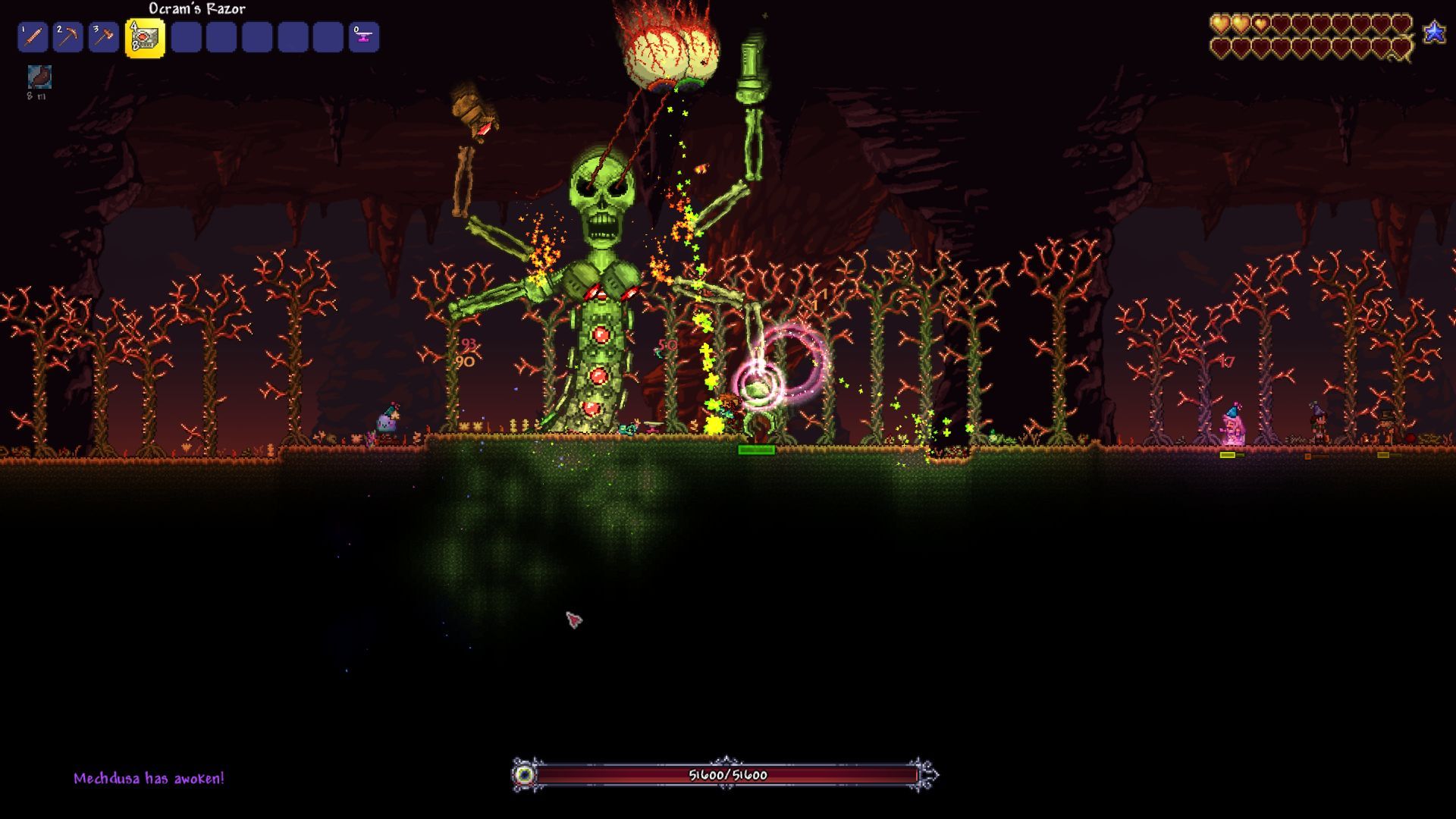Select the highlighted Ocram's Razor slot

point(145,38)
